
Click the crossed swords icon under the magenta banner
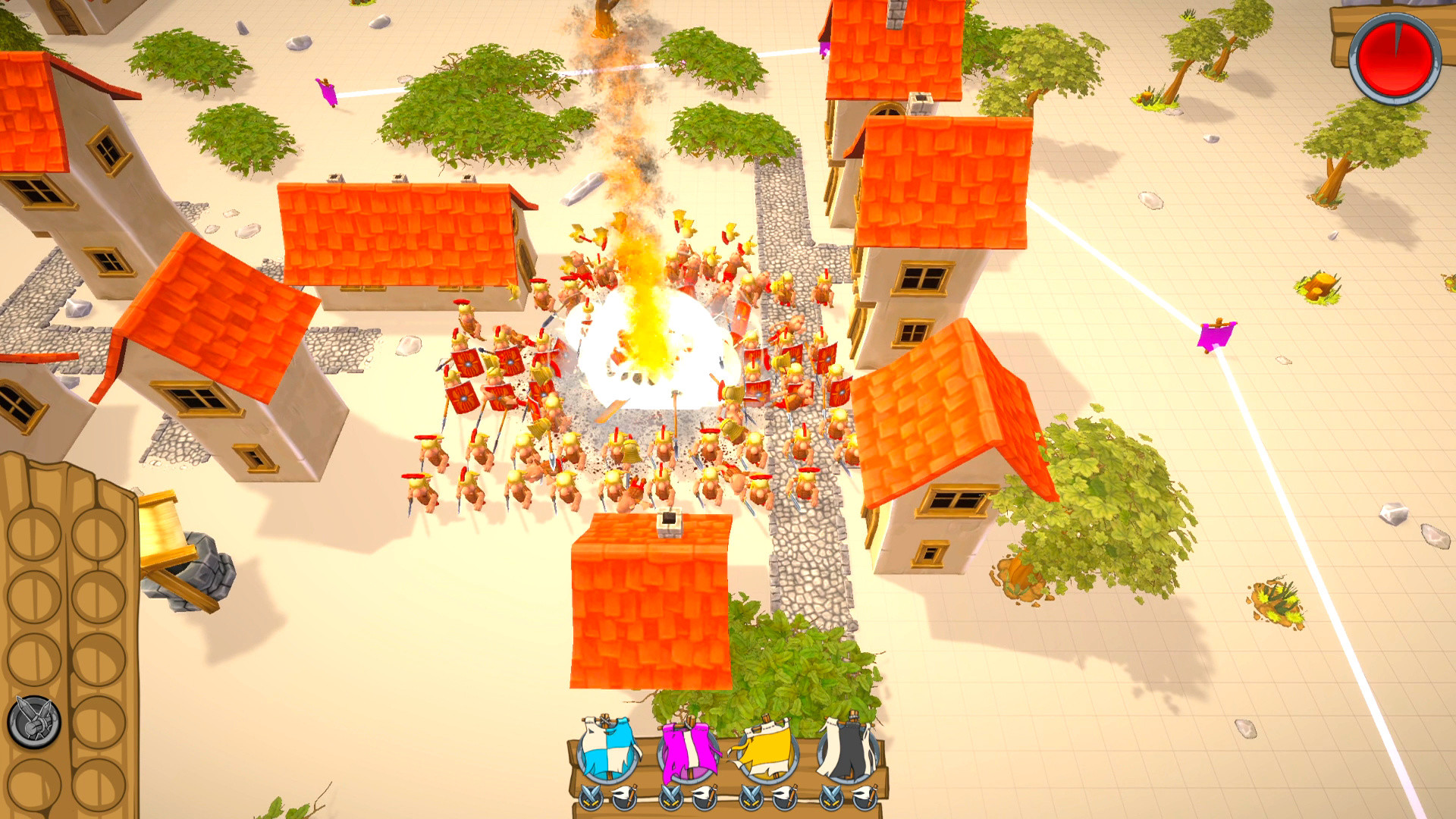tap(670, 798)
